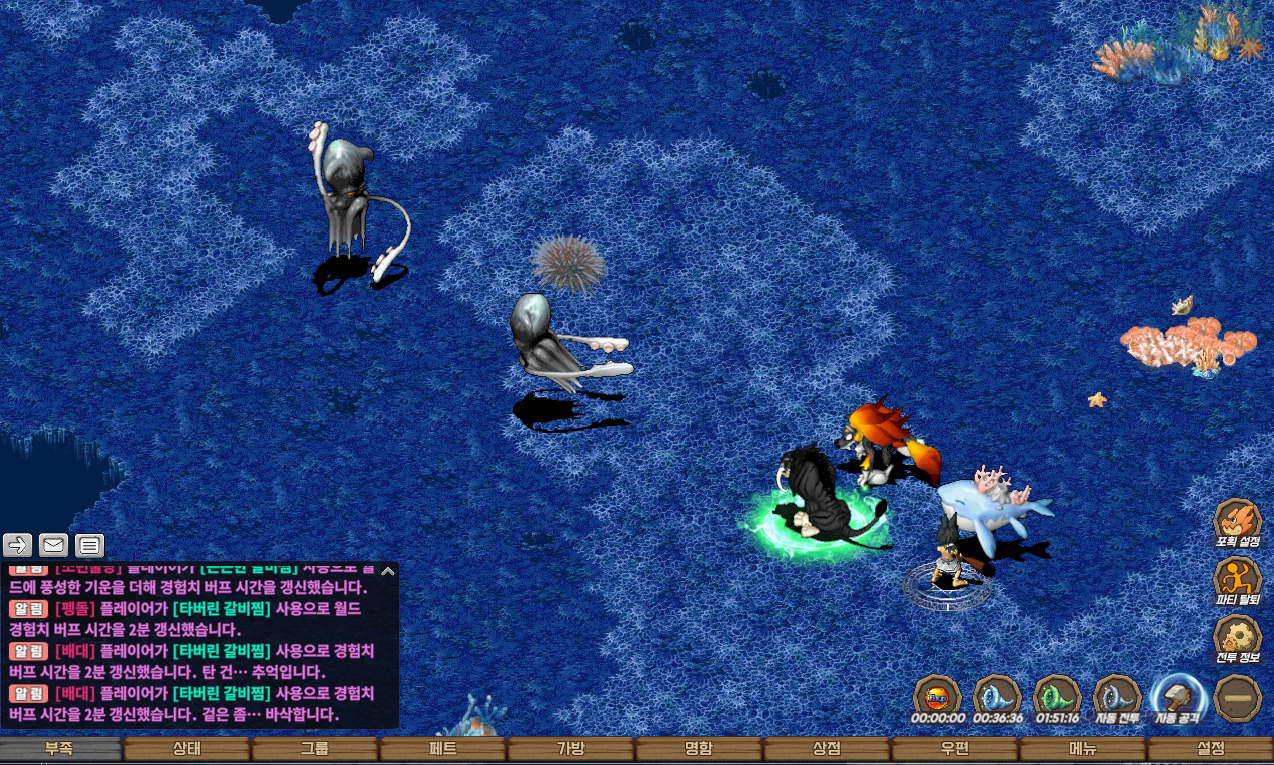Open 포획 설정 capture settings icon

coord(1237,522)
